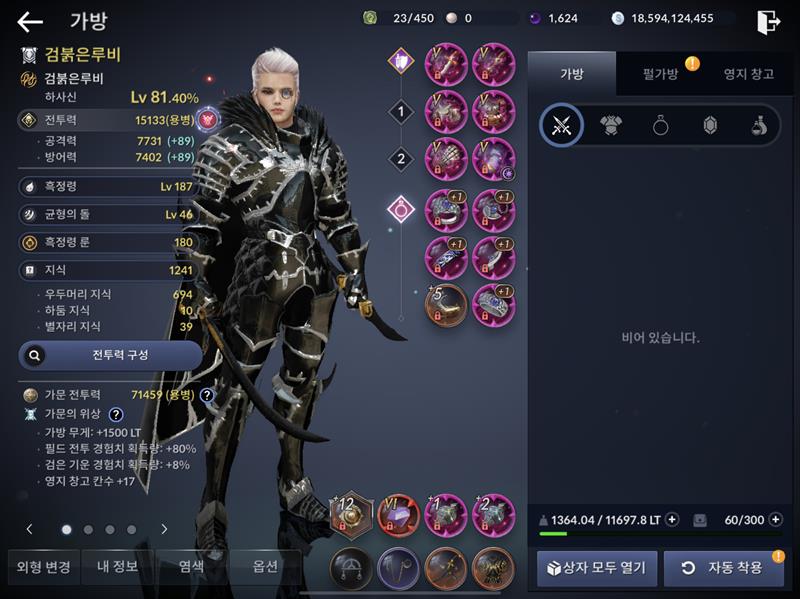Open the 전투력 구성 breakdown
This screenshot has width=800, height=599.
[110, 355]
